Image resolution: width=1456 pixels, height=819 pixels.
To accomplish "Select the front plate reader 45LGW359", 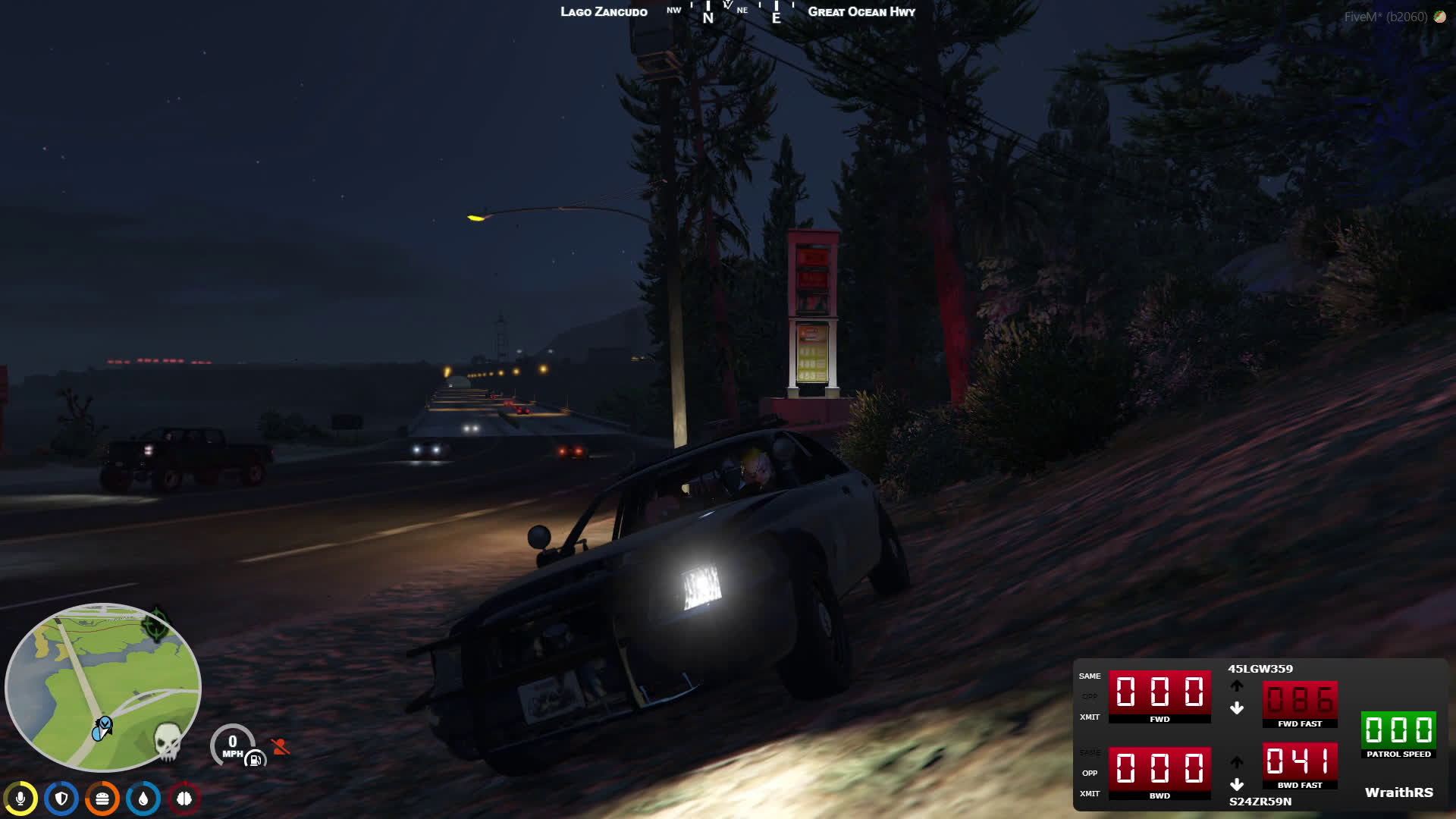I will [x=1260, y=669].
